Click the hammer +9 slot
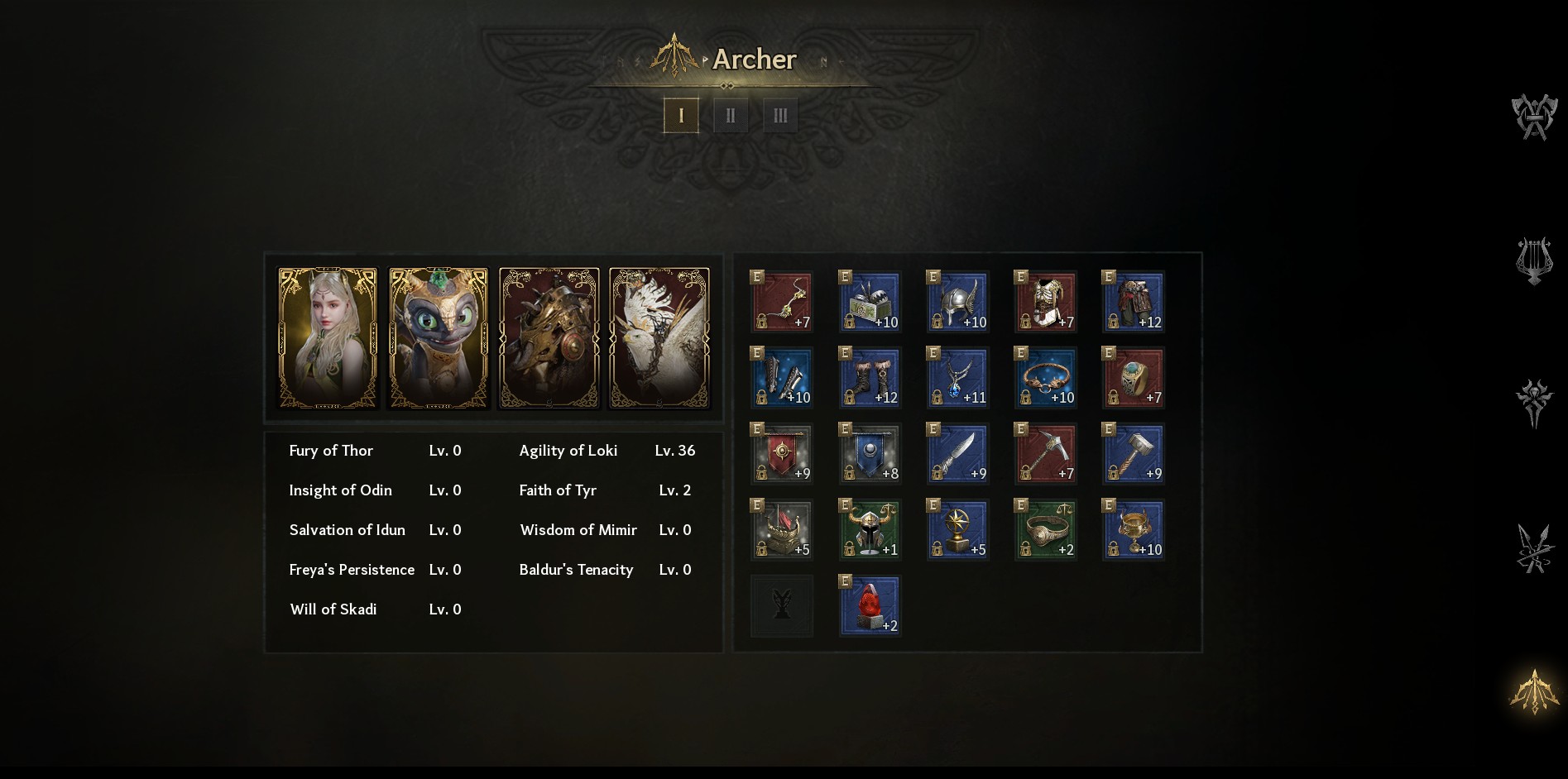Image resolution: width=1568 pixels, height=779 pixels. pos(1133,454)
